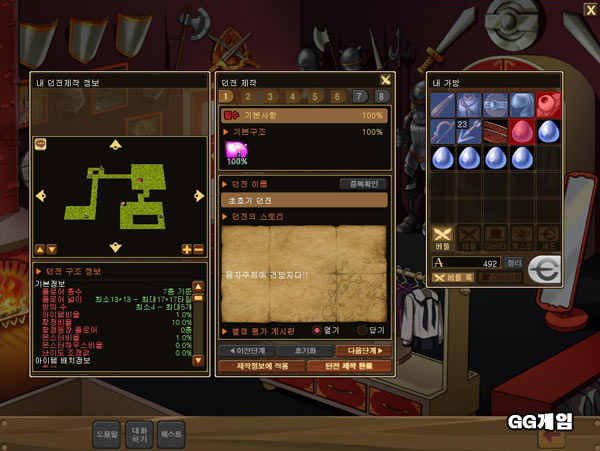Select the arrows stack of 23
This screenshot has height=451, width=600.
coord(469,131)
